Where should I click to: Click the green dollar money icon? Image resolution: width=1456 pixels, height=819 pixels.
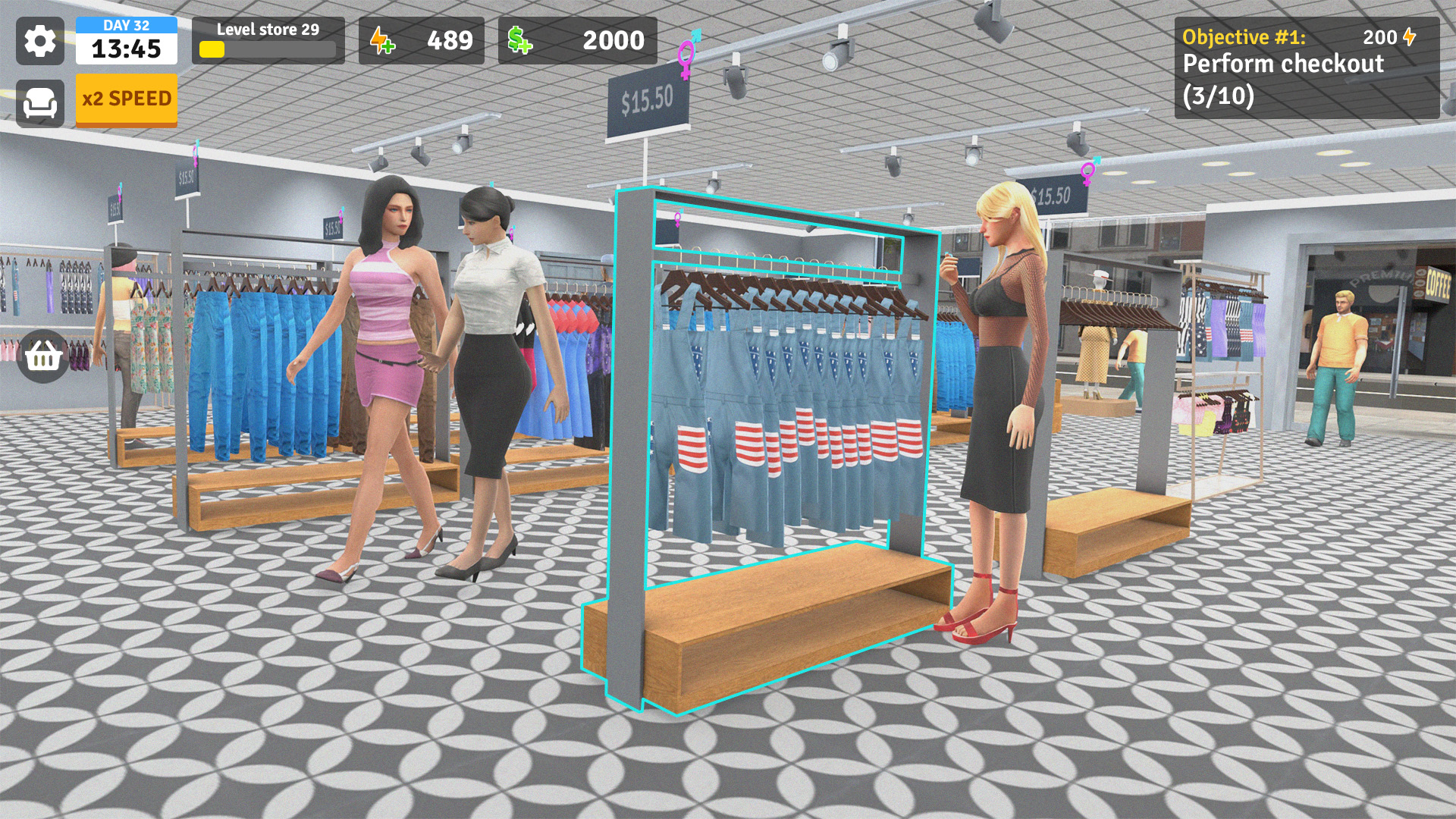click(518, 39)
